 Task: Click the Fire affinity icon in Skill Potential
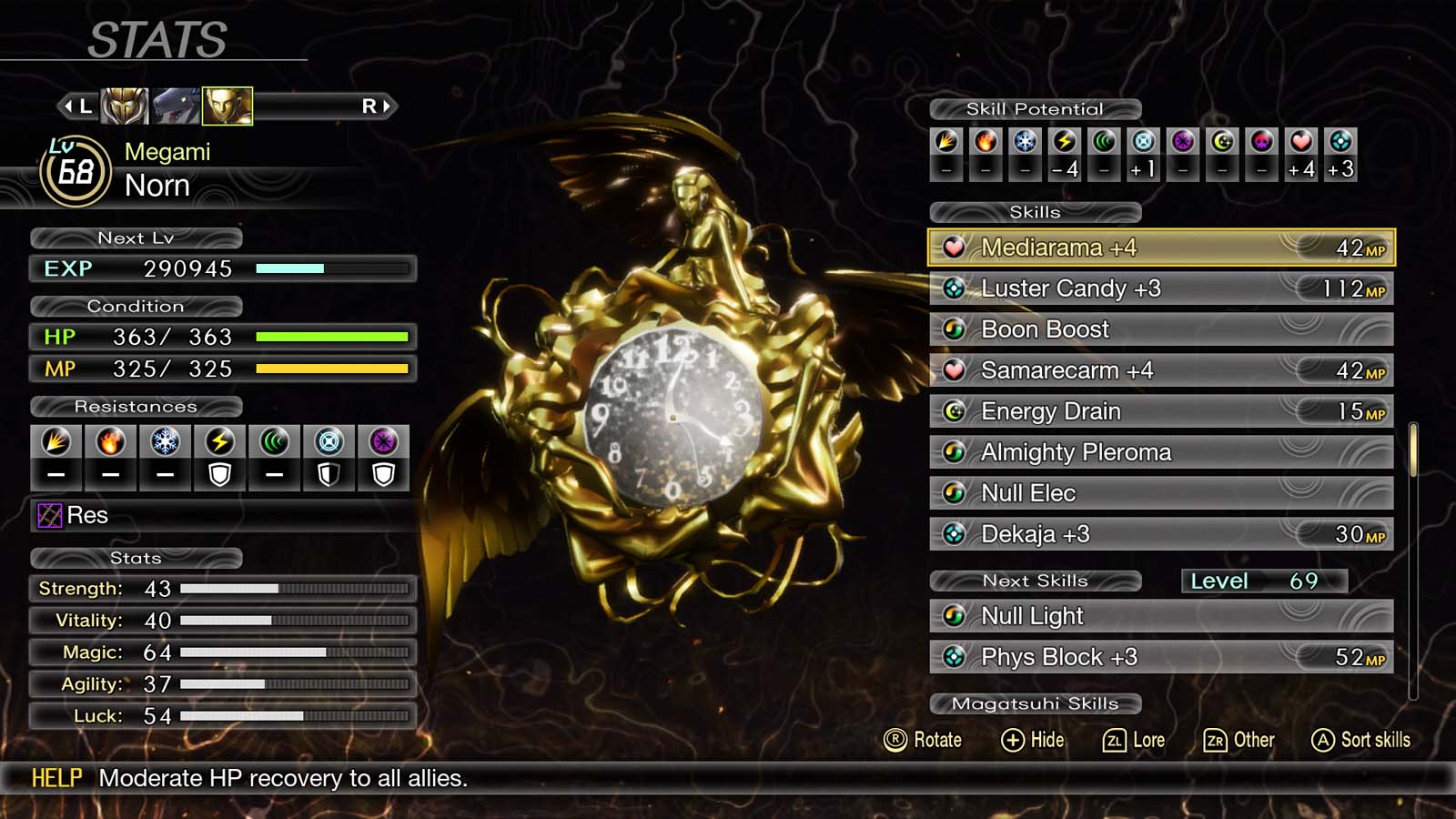point(985,141)
